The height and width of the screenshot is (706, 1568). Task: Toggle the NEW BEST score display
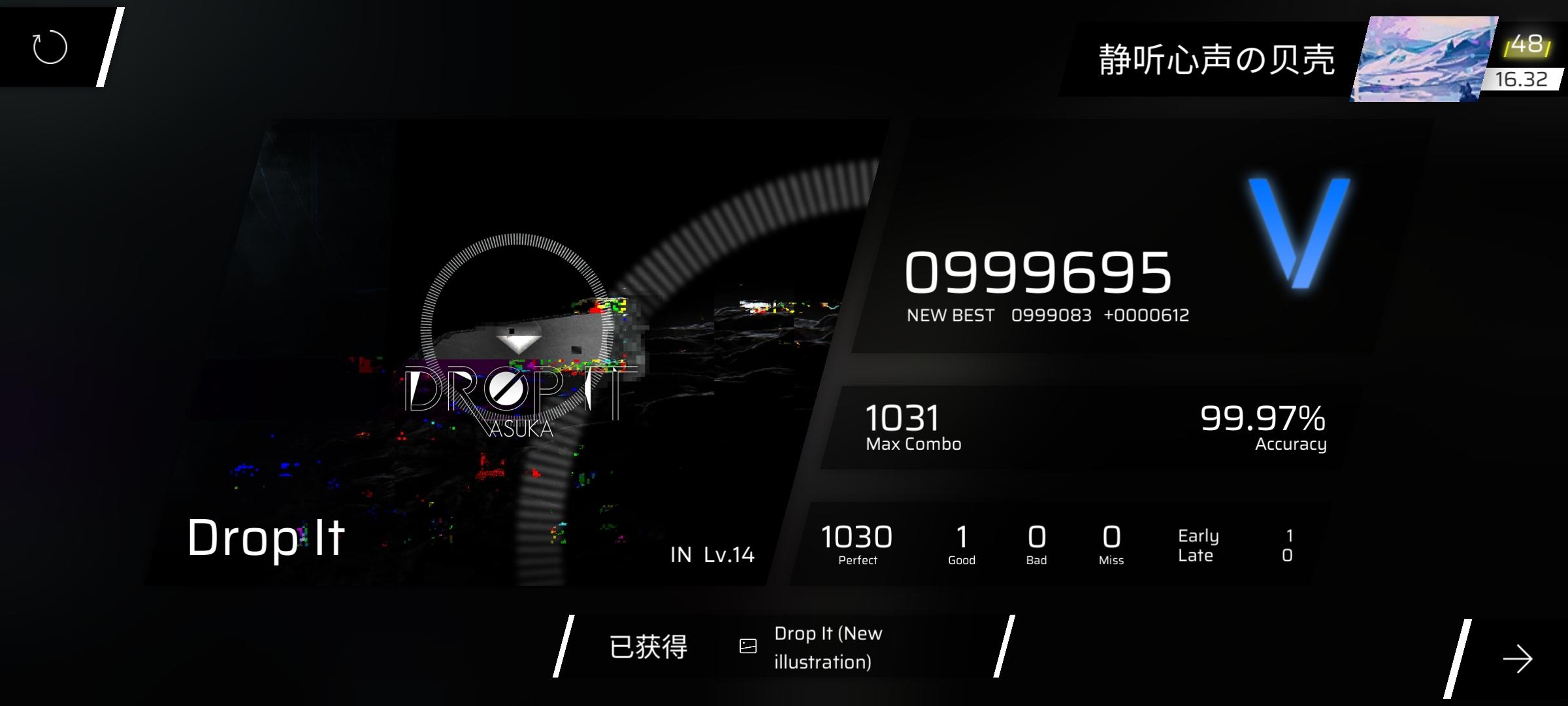[1045, 314]
